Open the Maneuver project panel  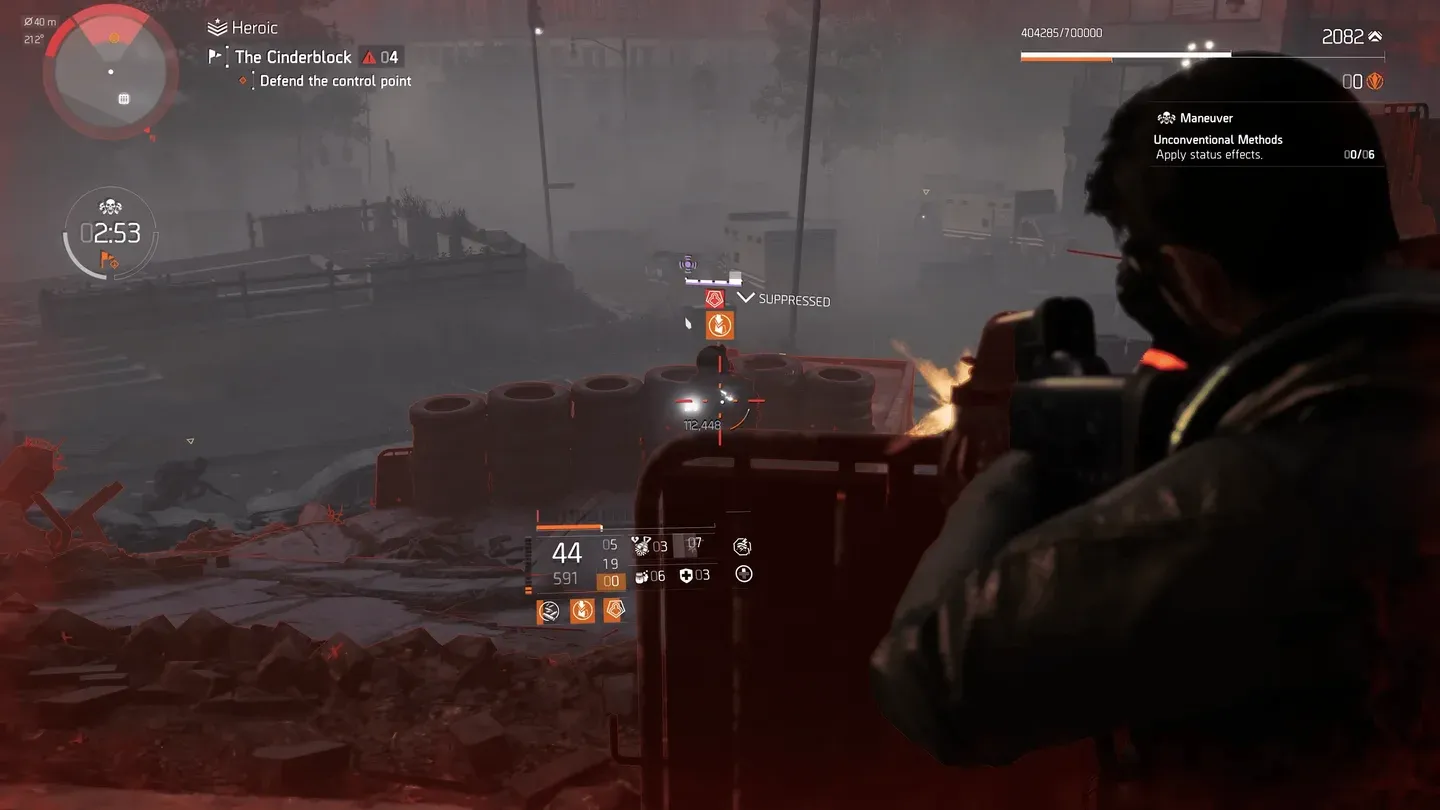pos(1203,117)
